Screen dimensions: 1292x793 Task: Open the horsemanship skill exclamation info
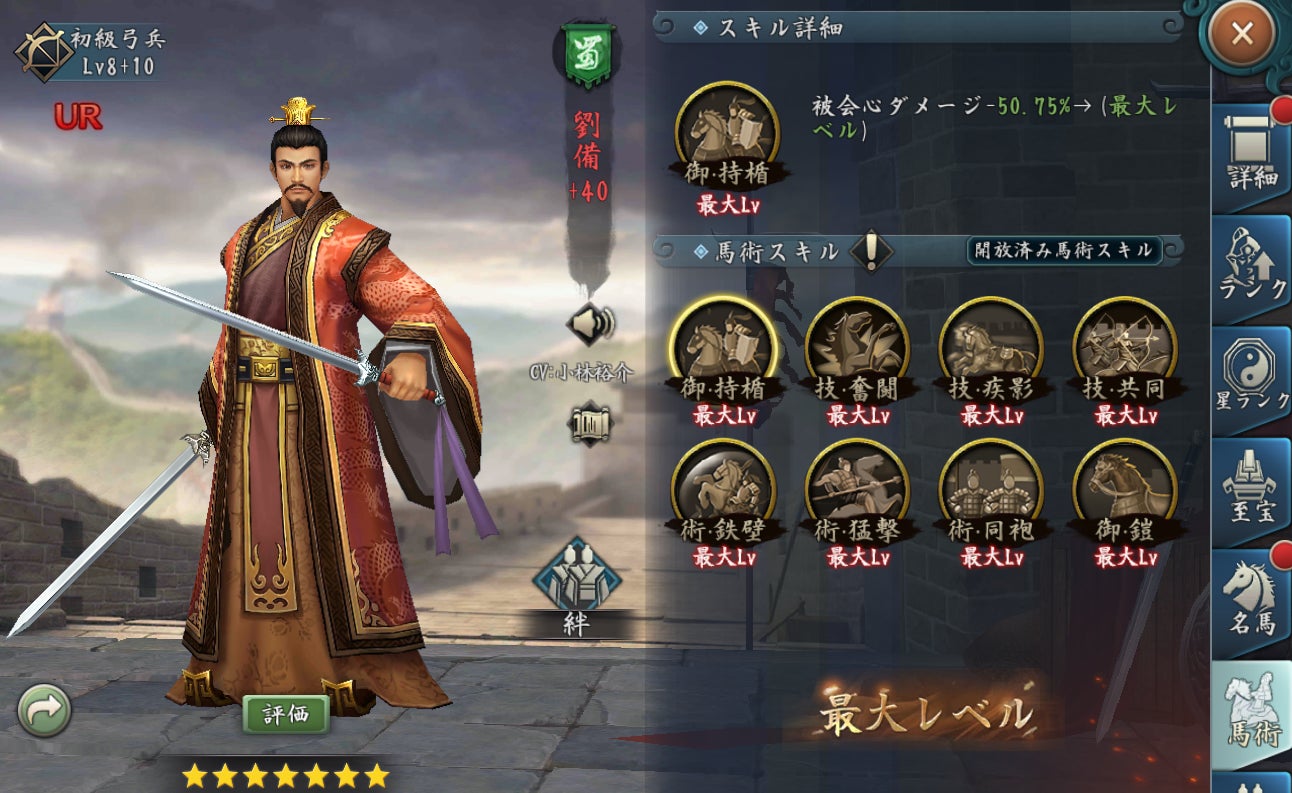871,251
